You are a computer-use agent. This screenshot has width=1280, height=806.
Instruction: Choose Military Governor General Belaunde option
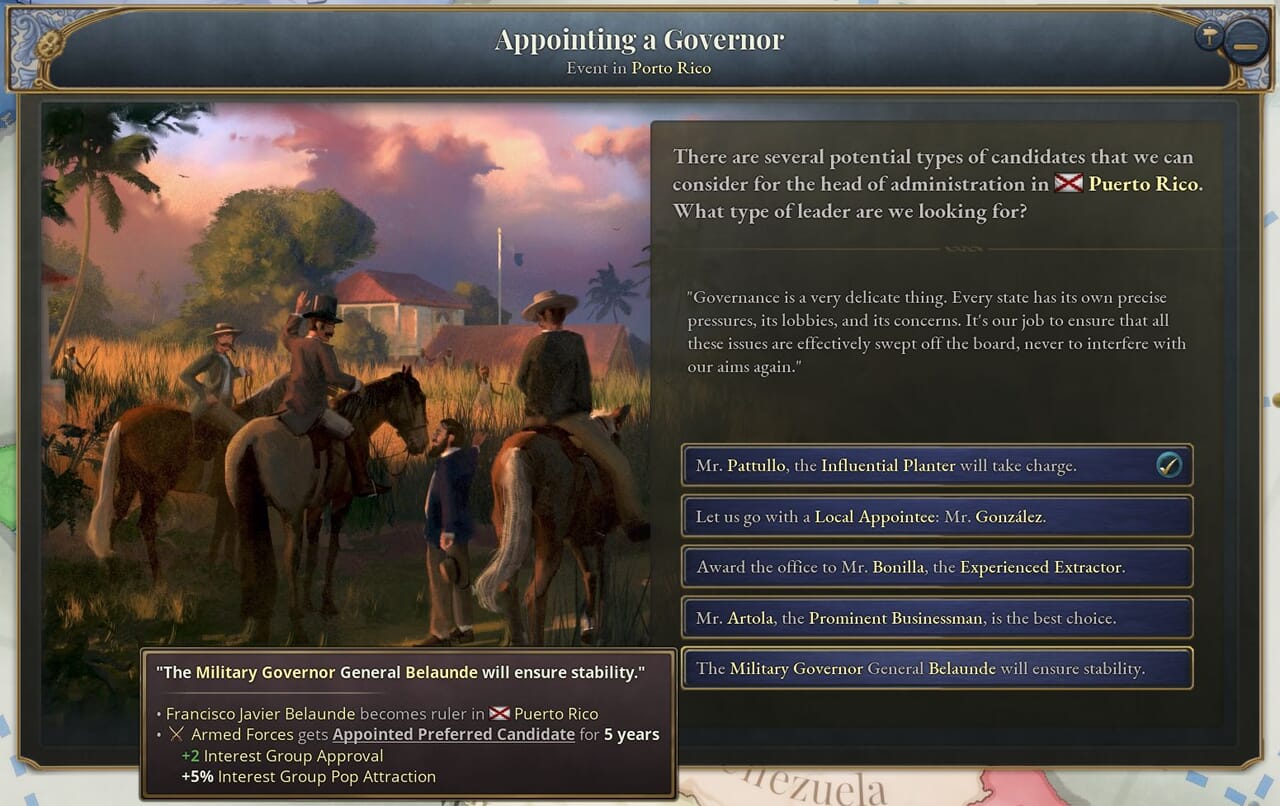(x=936, y=669)
